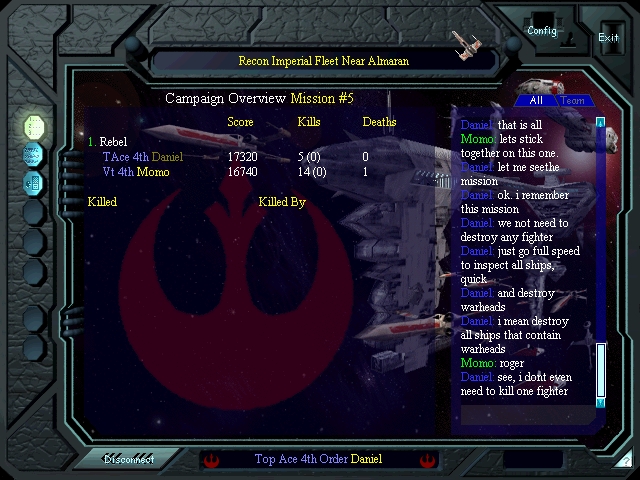Screen dimensions: 640x480
Task: Switch chat to the All tab
Action: (536, 100)
